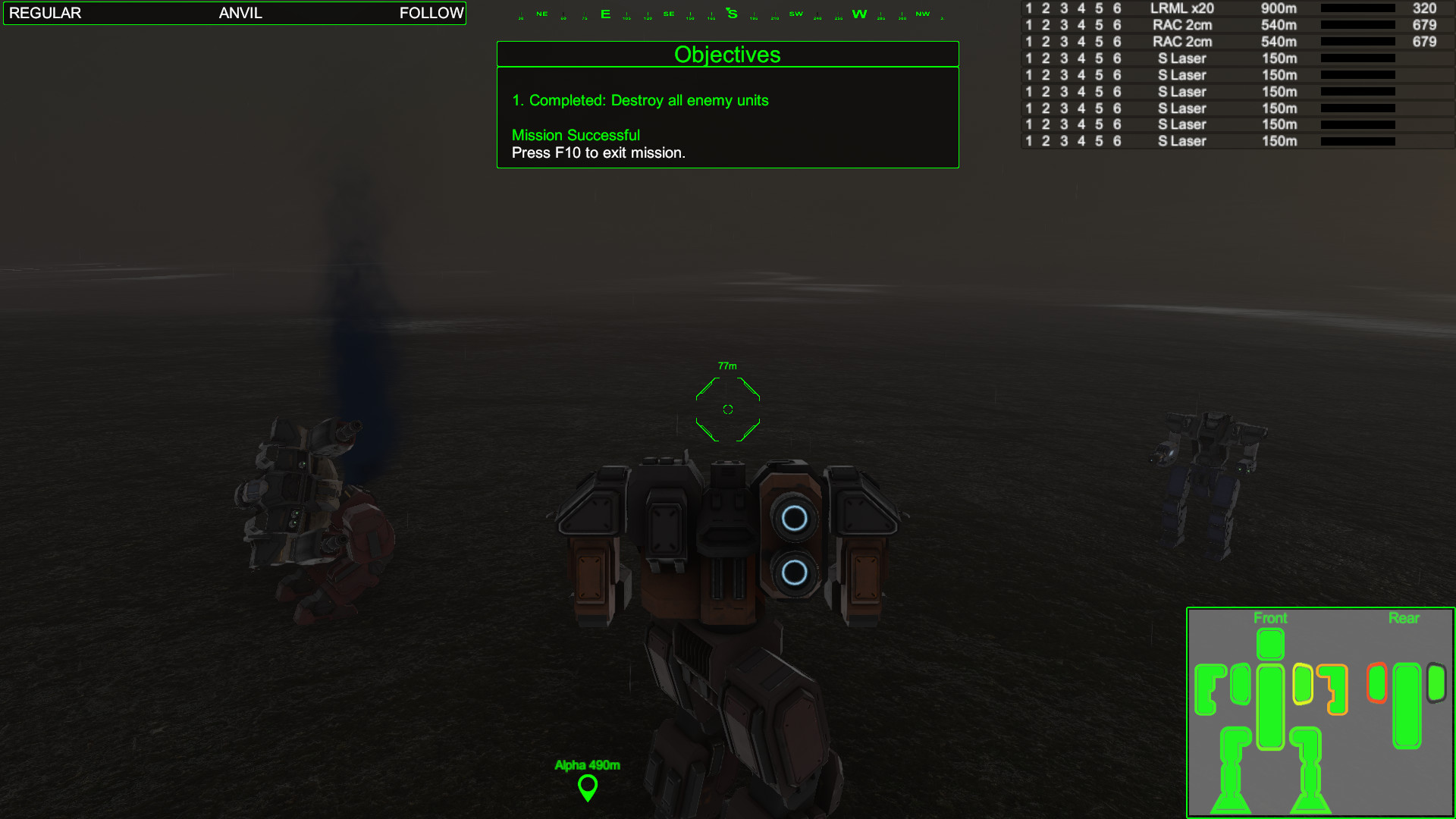
Task: Click the Alpha waypoint marker
Action: tap(588, 789)
